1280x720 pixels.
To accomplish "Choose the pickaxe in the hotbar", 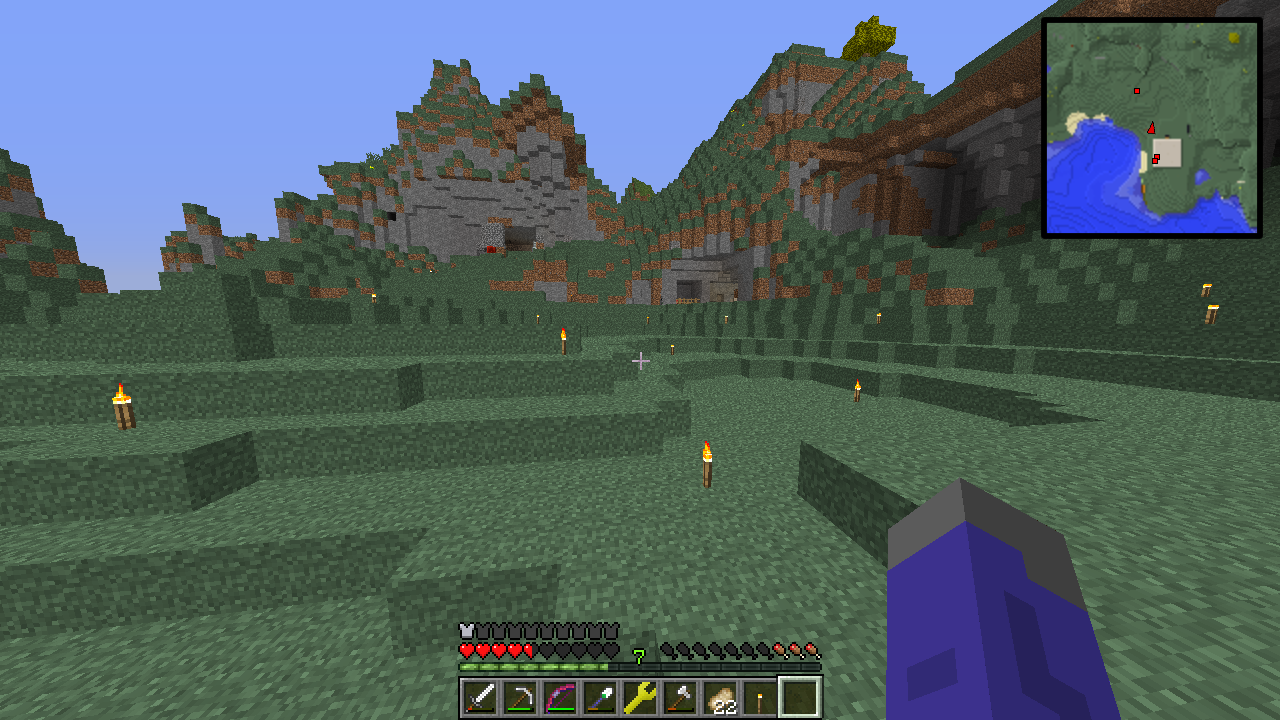I will [x=520, y=697].
